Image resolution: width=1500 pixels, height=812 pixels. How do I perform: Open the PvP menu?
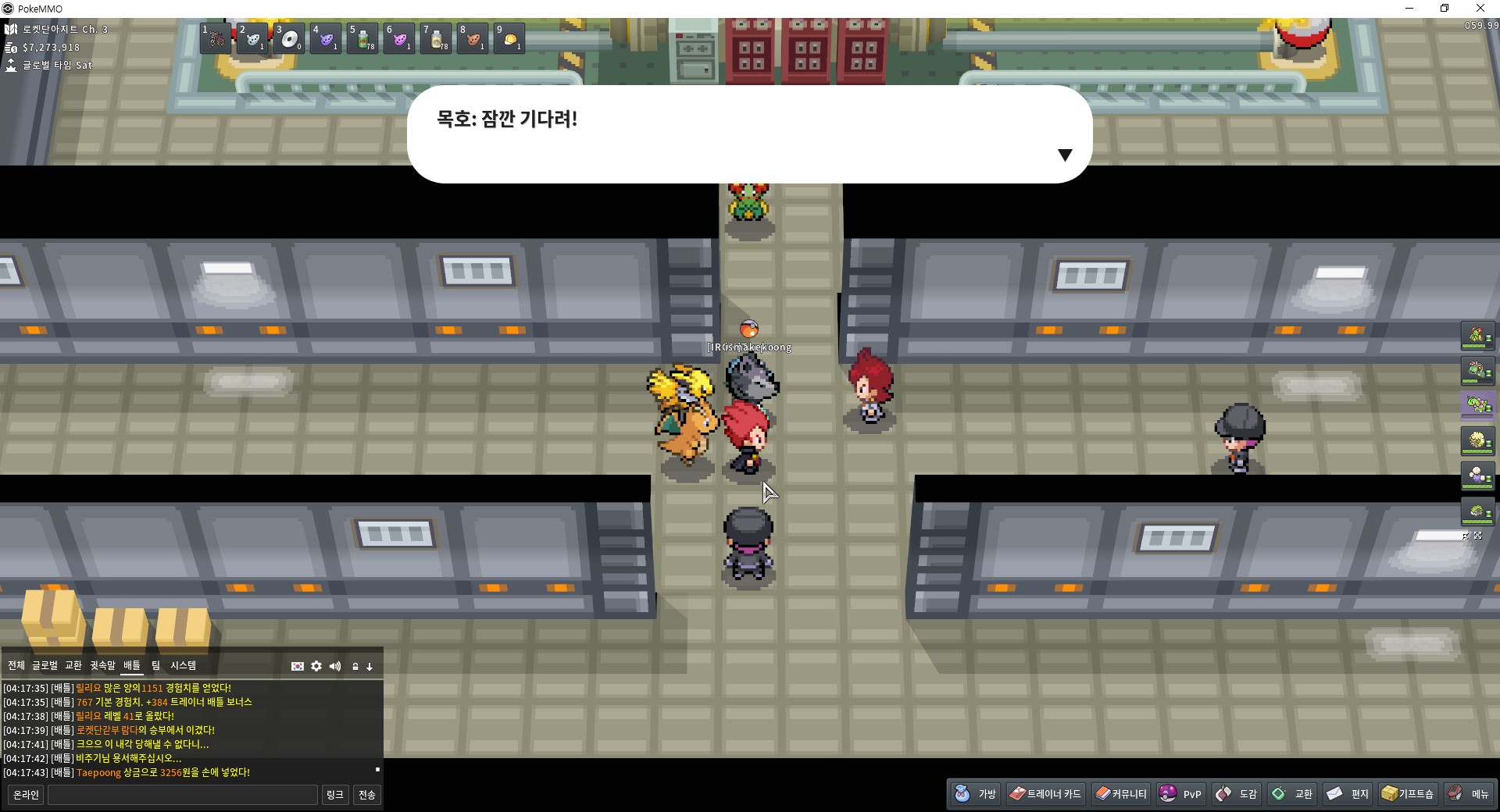[1180, 793]
